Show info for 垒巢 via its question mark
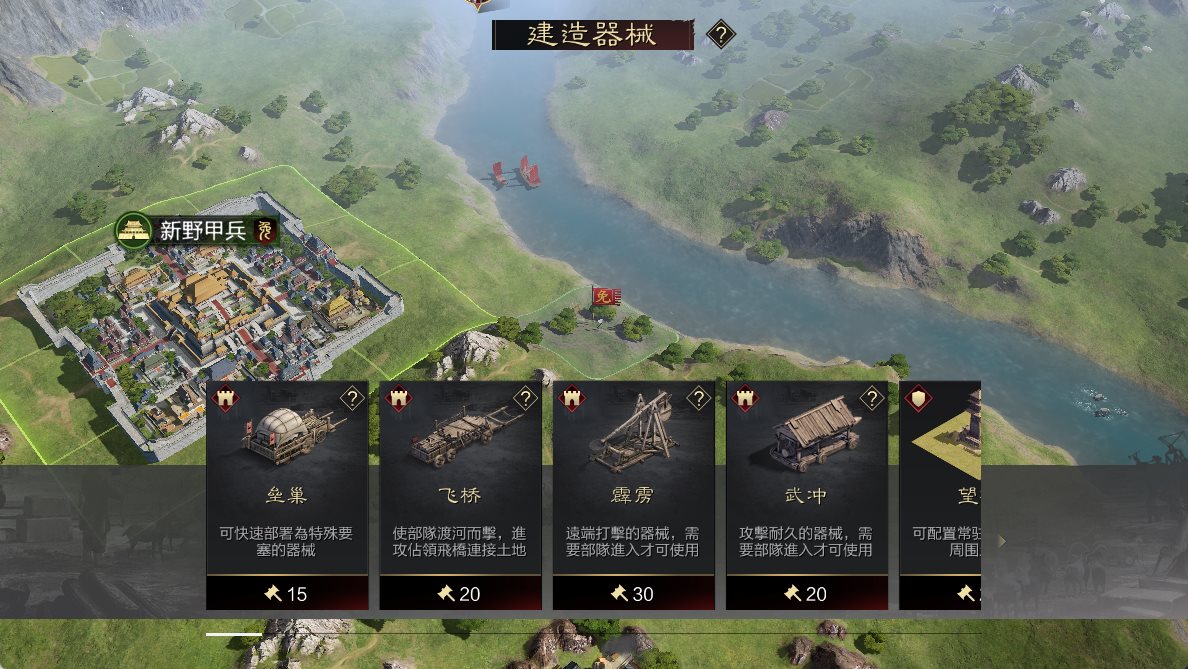 tap(352, 399)
